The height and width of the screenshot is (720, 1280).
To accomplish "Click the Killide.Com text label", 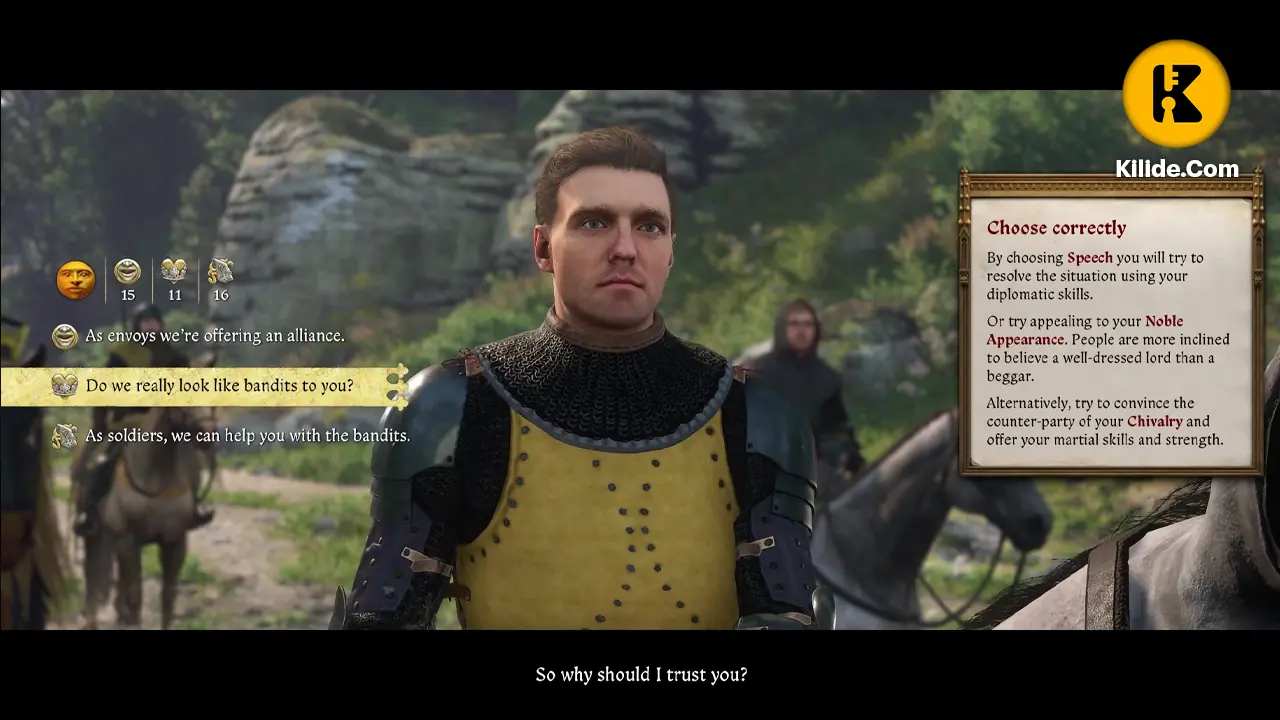I will [x=1175, y=168].
